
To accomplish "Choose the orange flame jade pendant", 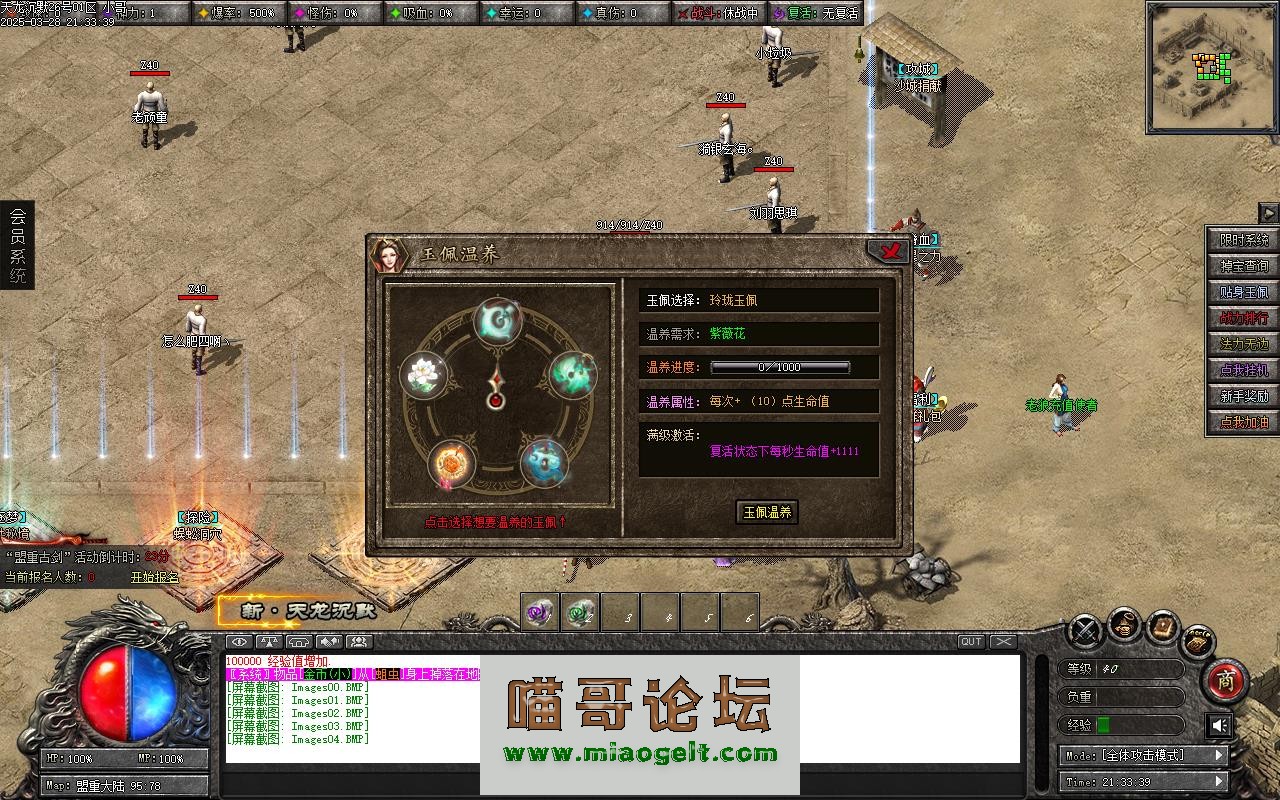I will tap(452, 464).
